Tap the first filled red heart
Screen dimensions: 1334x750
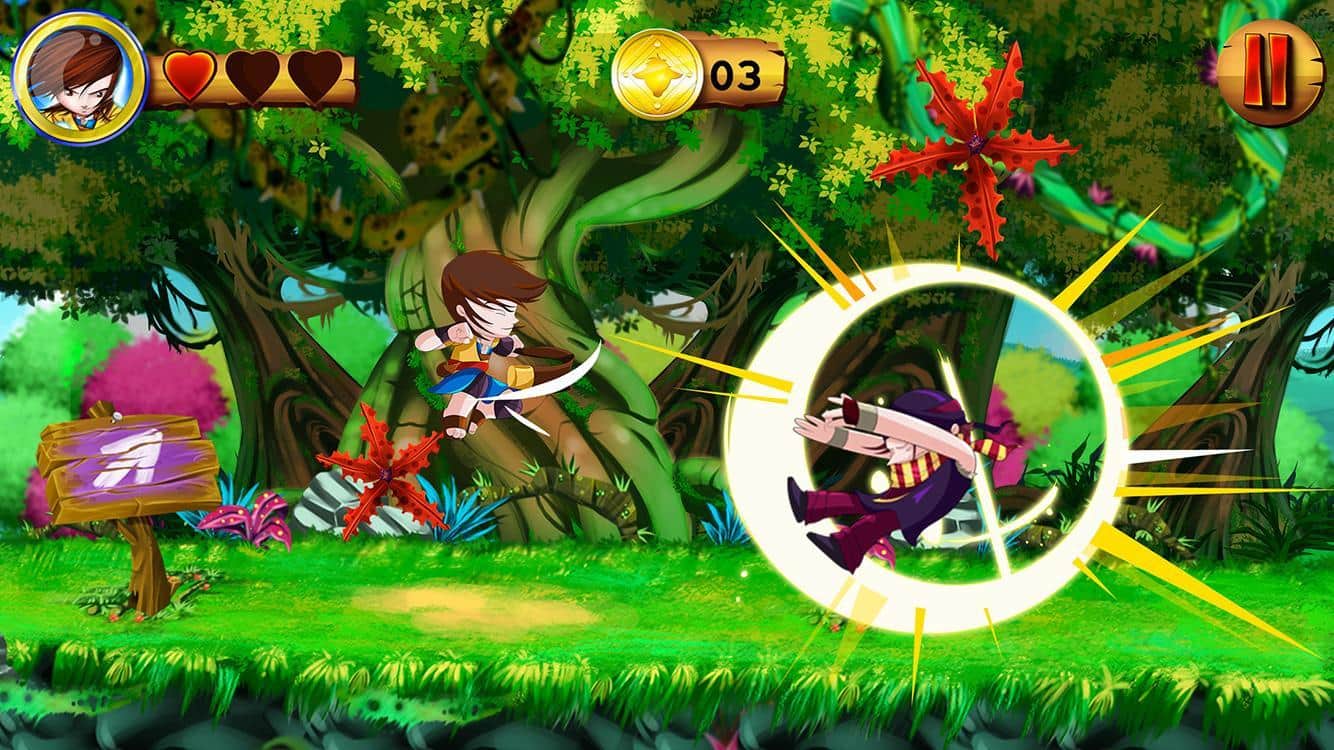[190, 75]
